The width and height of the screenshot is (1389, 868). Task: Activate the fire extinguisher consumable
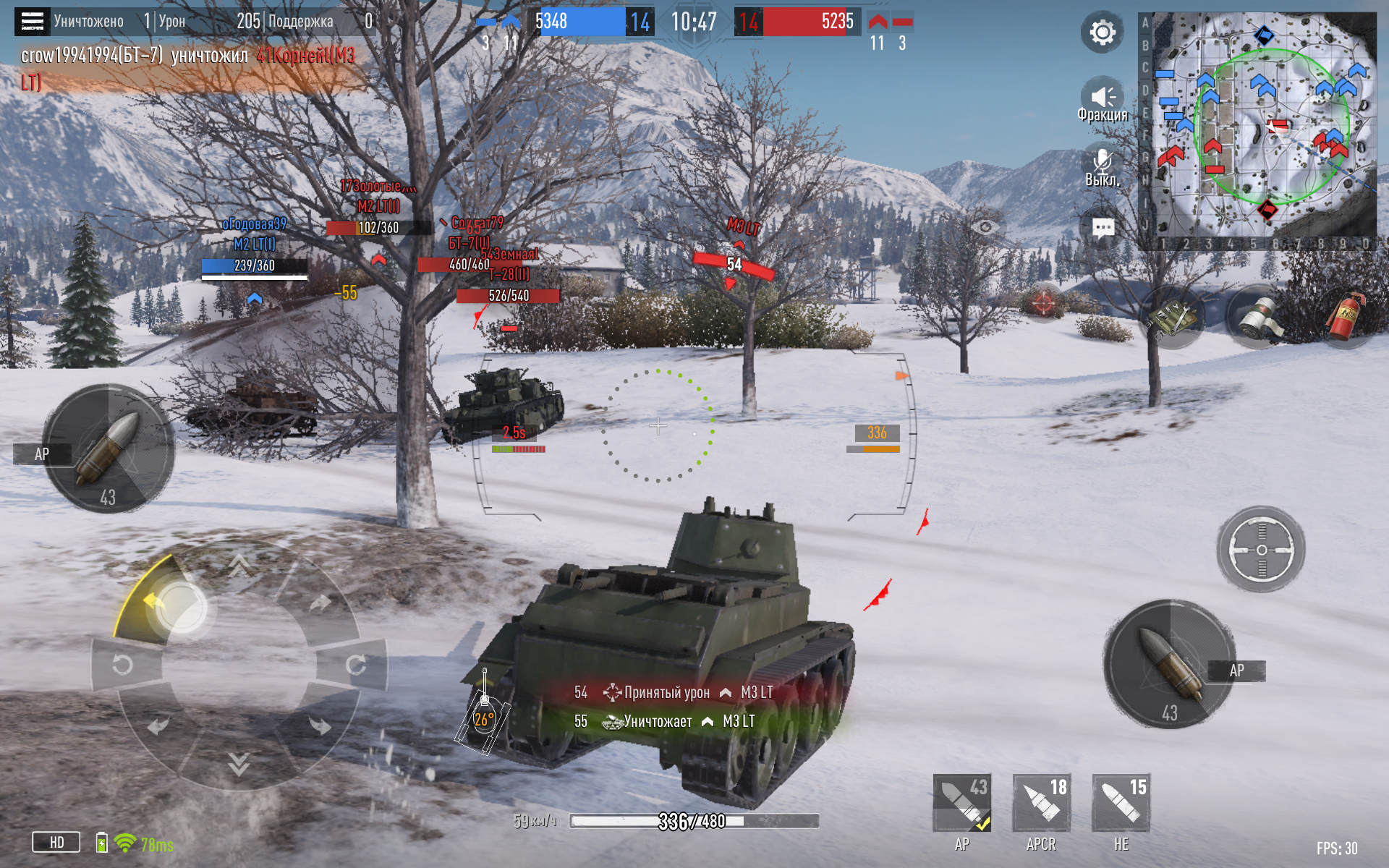(1345, 317)
